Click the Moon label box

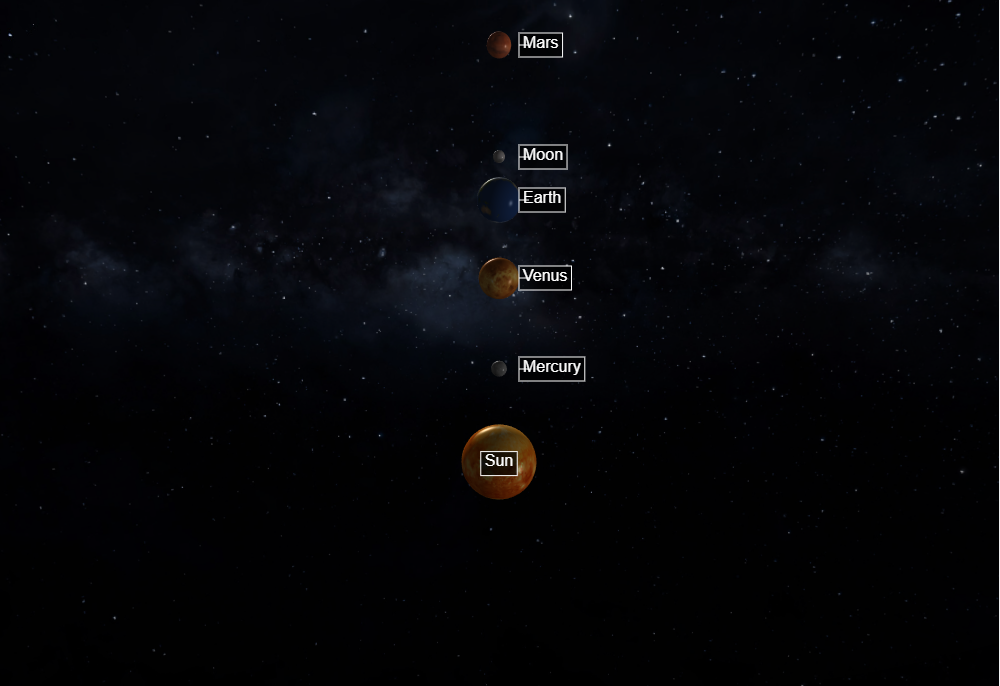pos(543,156)
